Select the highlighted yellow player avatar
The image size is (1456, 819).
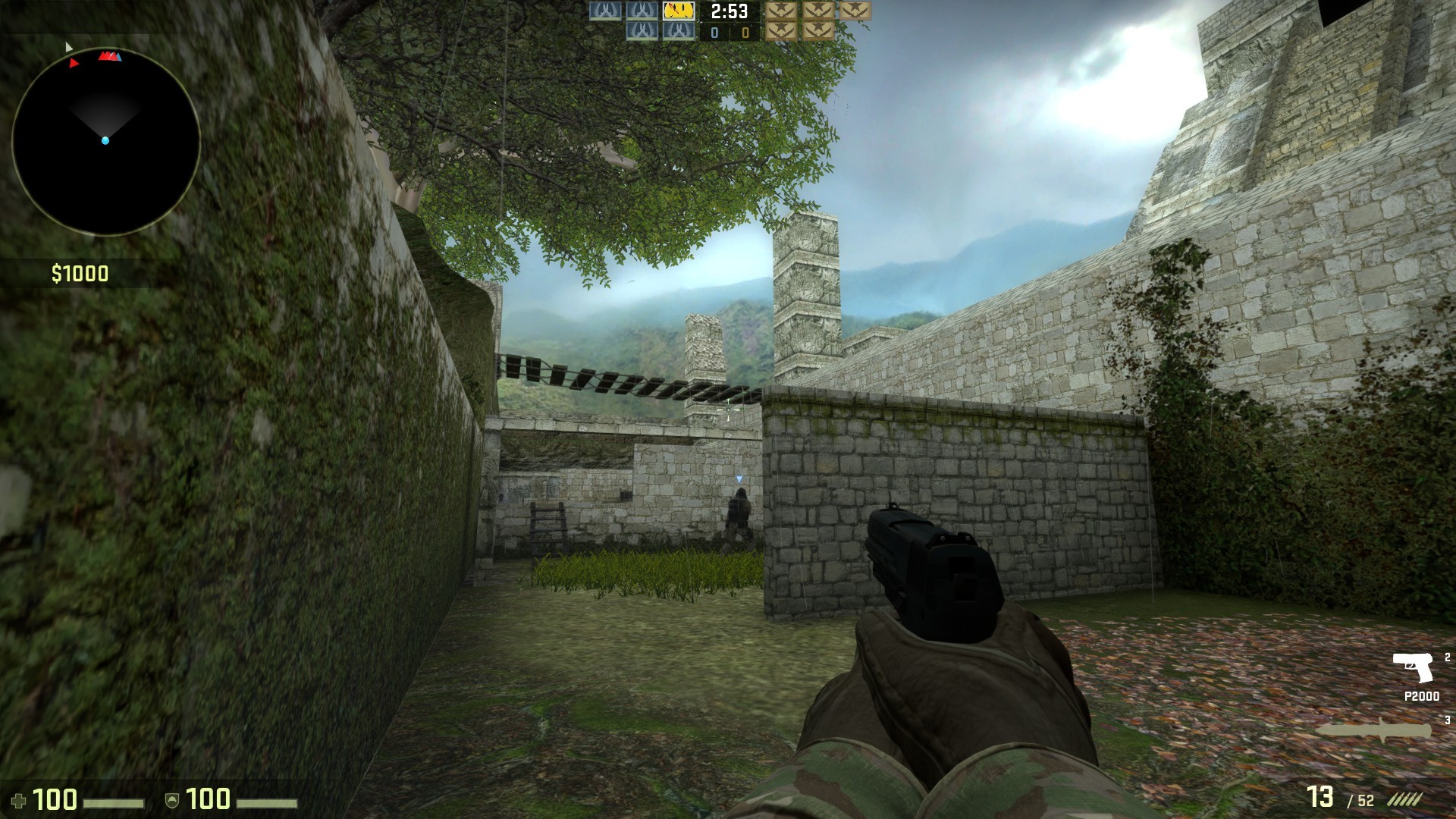pyautogui.click(x=678, y=10)
